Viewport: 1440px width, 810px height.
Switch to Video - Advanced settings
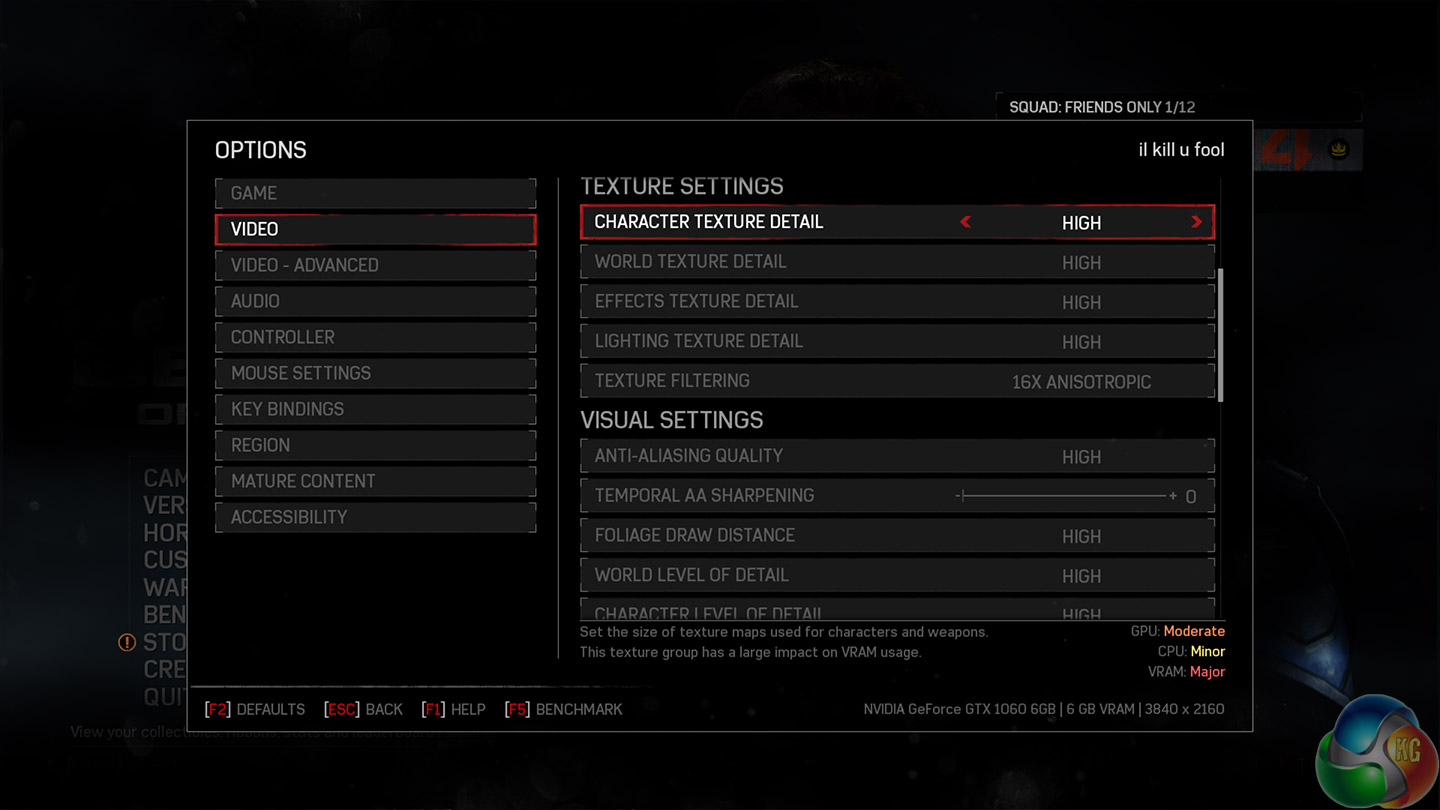point(375,265)
